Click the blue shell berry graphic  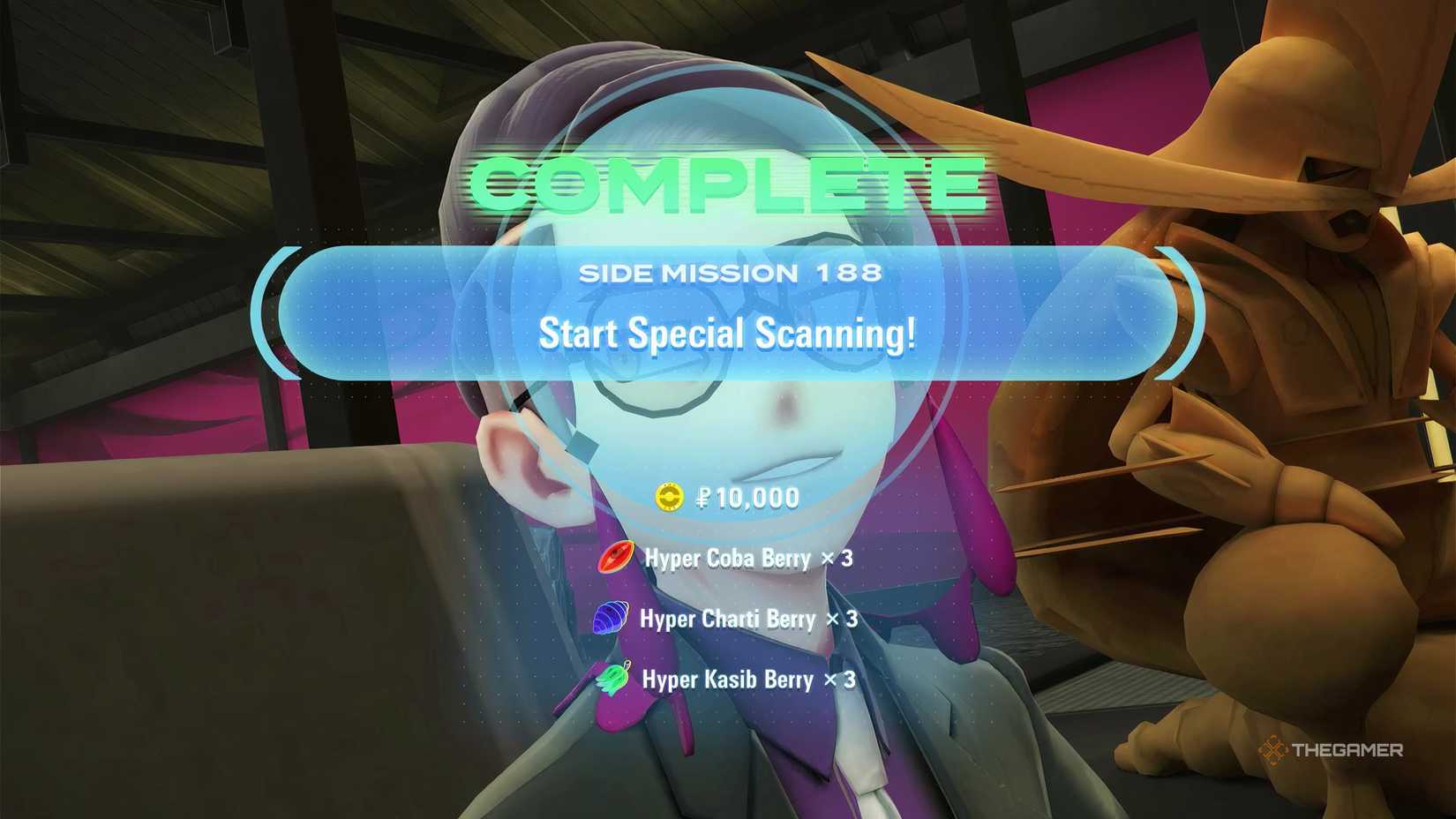pyautogui.click(x=614, y=619)
